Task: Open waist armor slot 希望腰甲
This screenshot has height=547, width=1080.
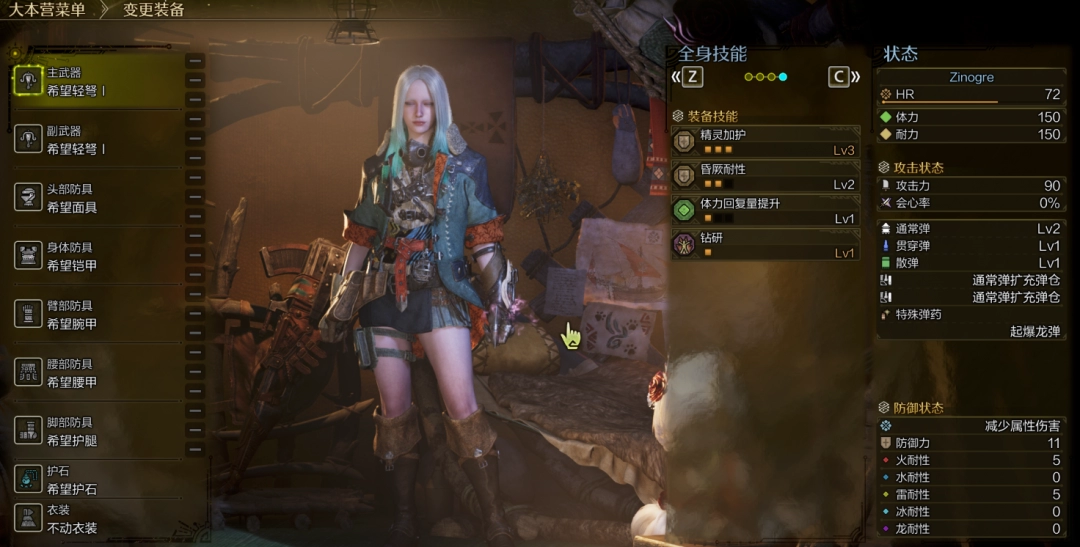Action: point(95,373)
